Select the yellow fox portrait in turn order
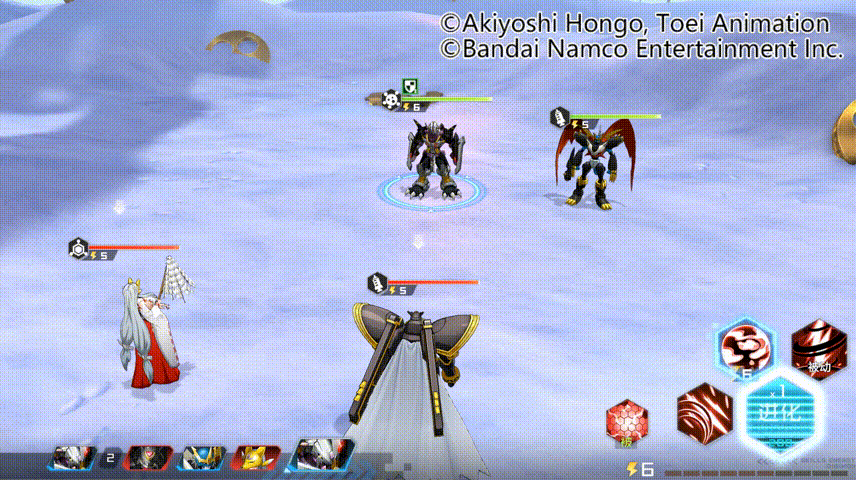Screen dimensions: 856x480 click(256, 458)
